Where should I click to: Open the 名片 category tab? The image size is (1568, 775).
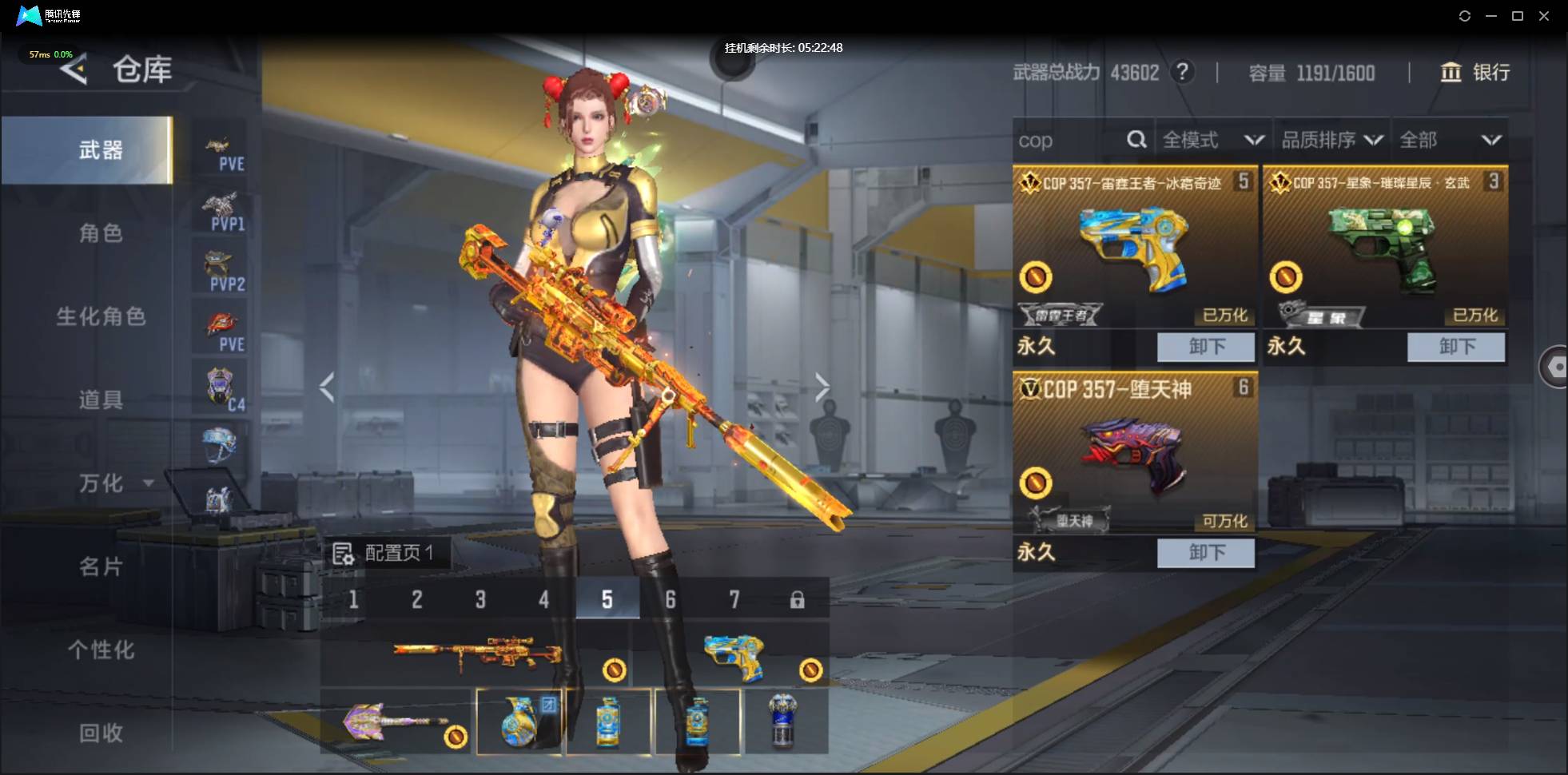101,566
